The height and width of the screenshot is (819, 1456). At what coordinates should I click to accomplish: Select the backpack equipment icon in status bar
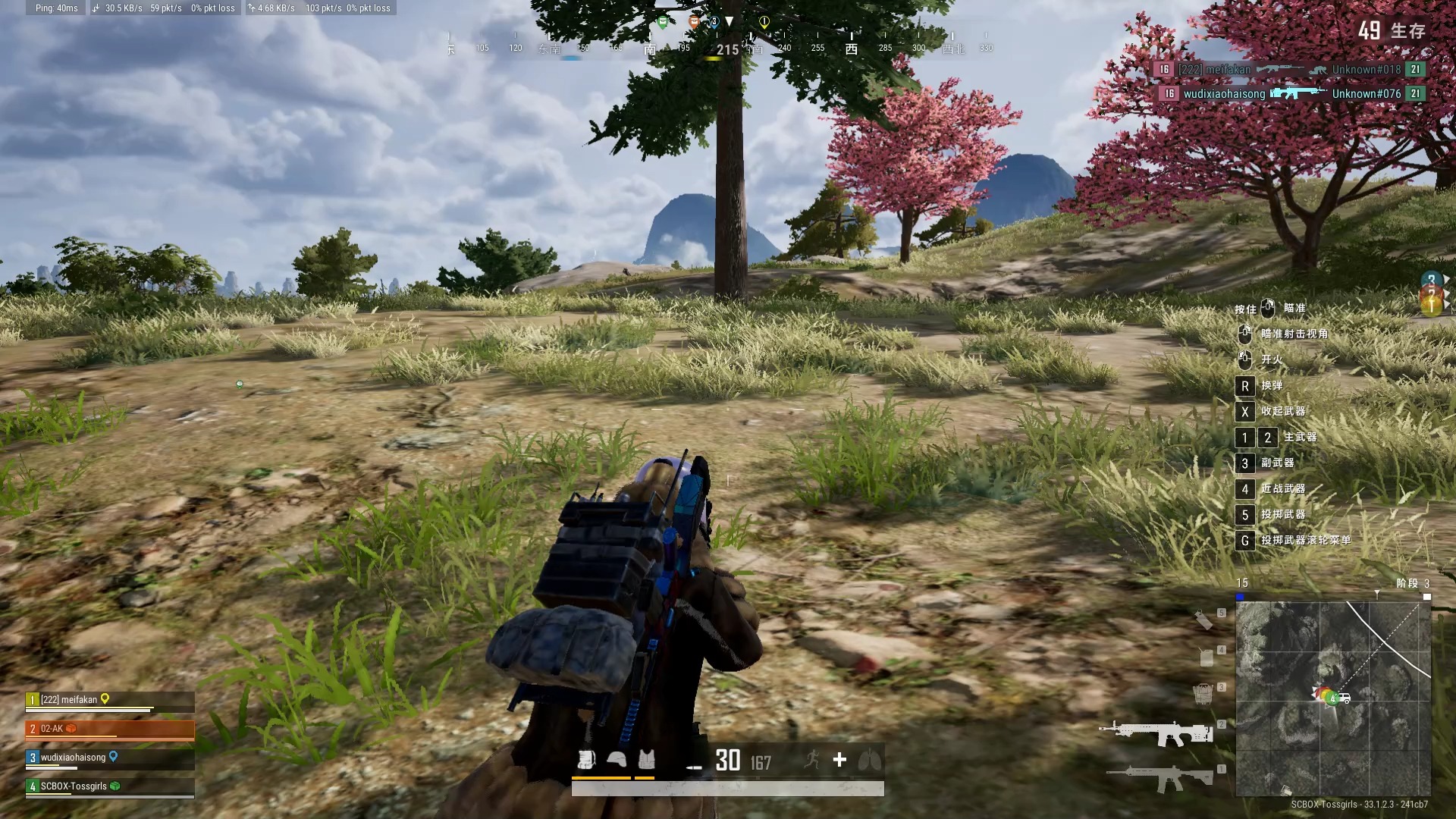click(586, 759)
